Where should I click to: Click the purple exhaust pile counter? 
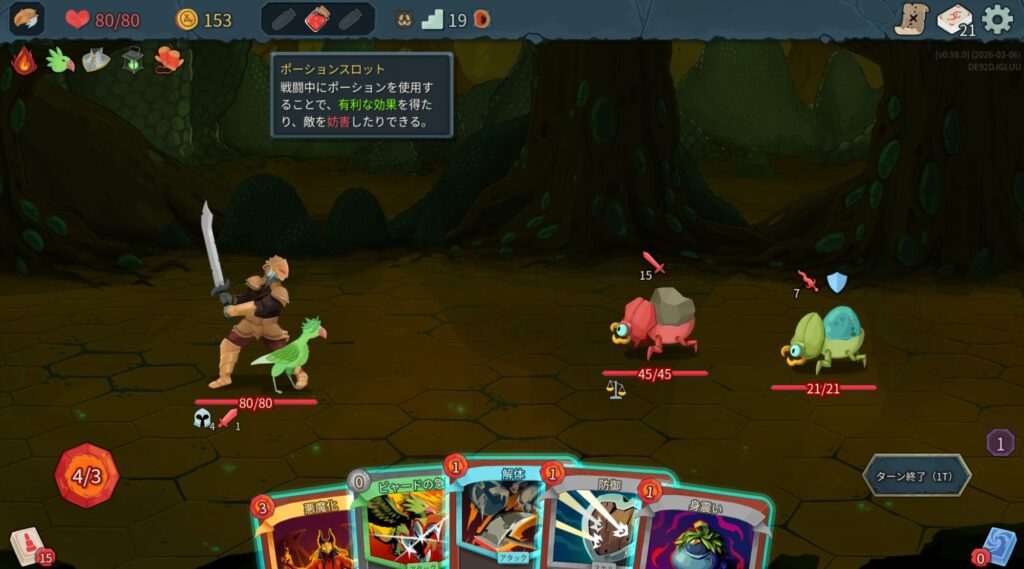click(1000, 442)
